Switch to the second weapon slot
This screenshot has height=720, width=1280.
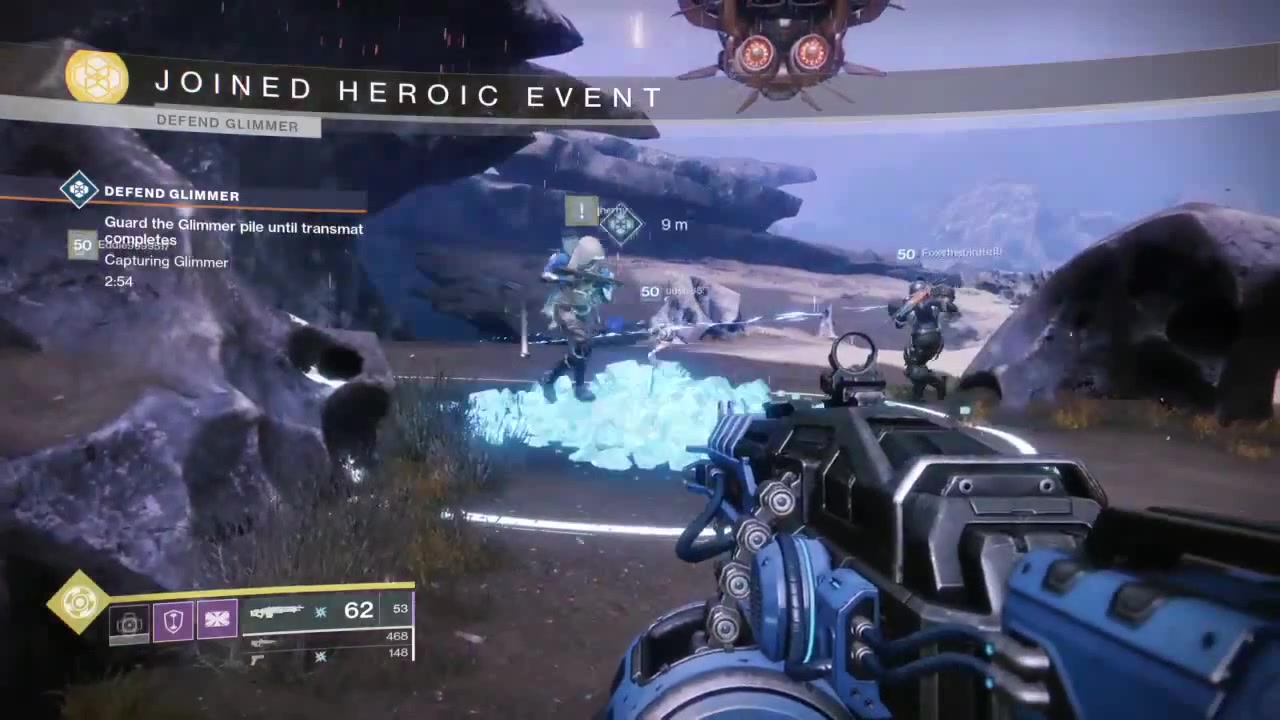point(266,641)
